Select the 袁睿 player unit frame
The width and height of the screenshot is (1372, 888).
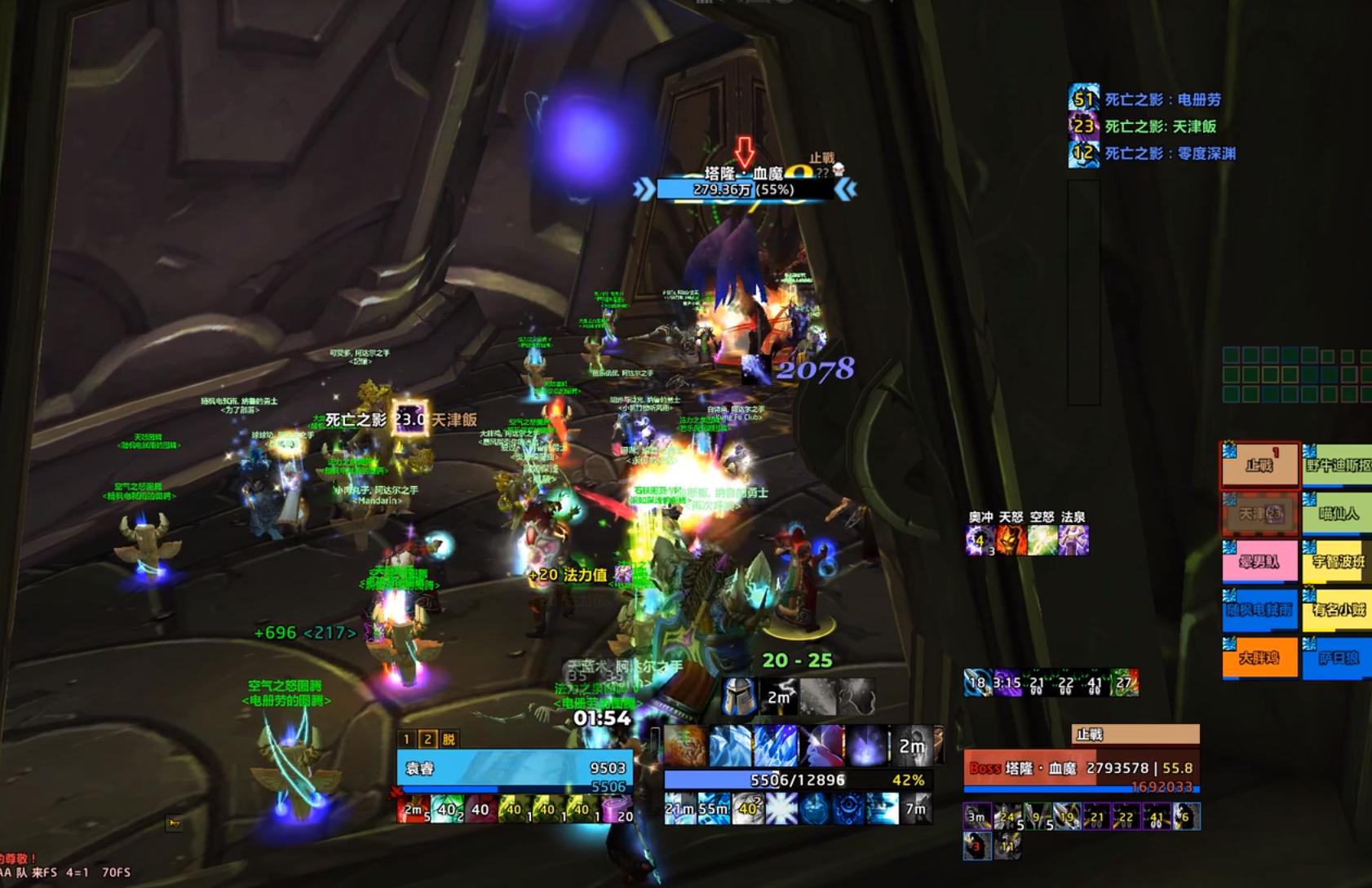tap(514, 768)
